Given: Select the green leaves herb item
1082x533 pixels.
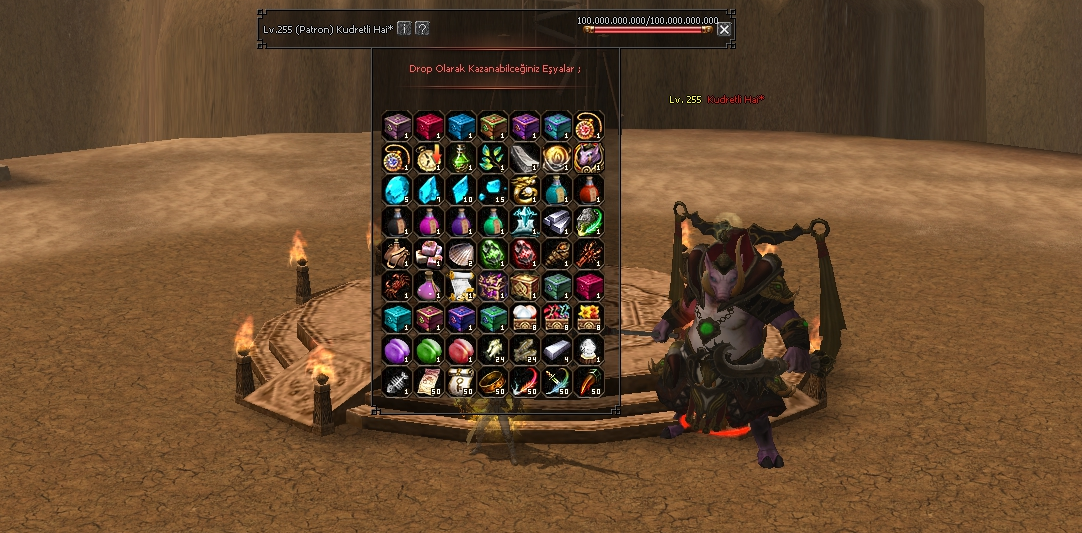Looking at the screenshot, I should click(493, 157).
